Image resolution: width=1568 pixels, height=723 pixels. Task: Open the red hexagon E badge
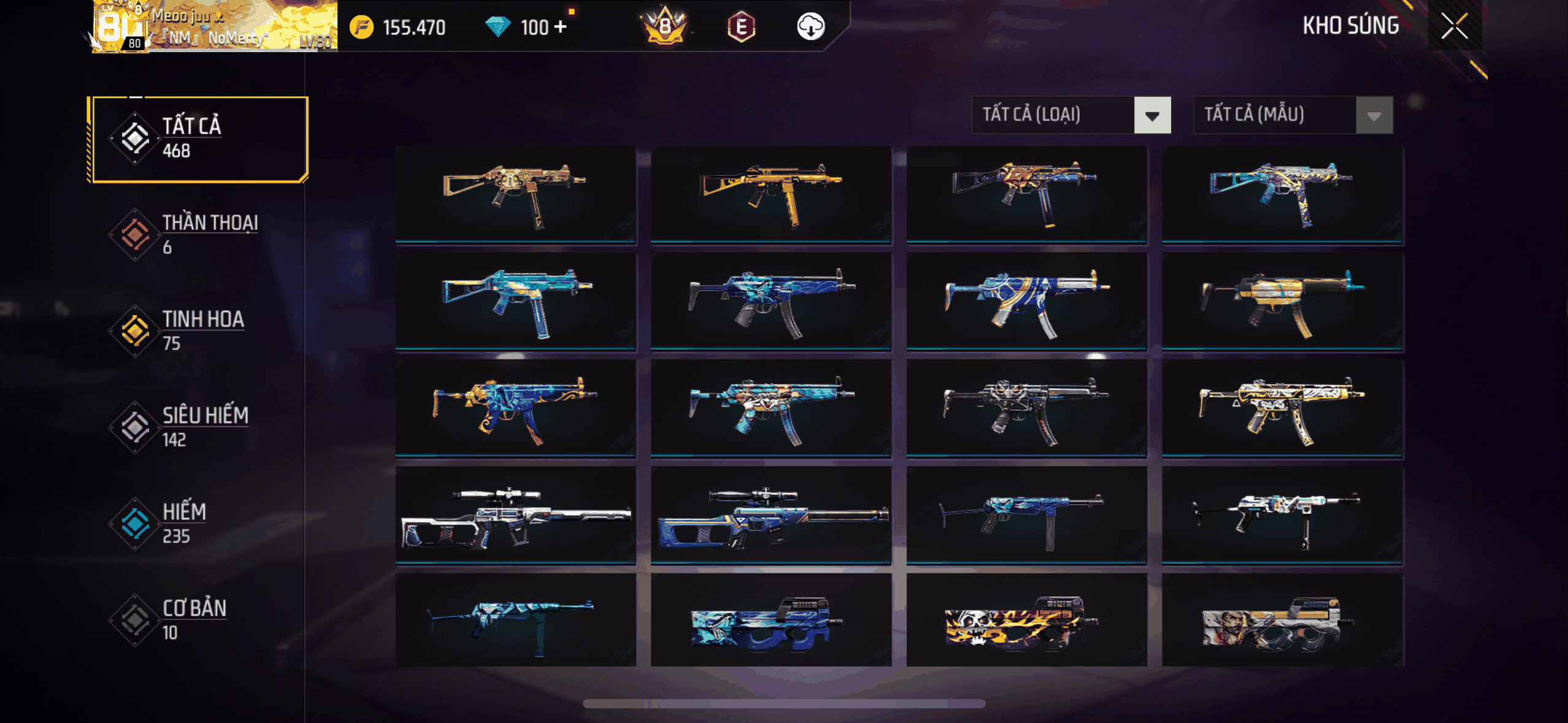coord(741,27)
